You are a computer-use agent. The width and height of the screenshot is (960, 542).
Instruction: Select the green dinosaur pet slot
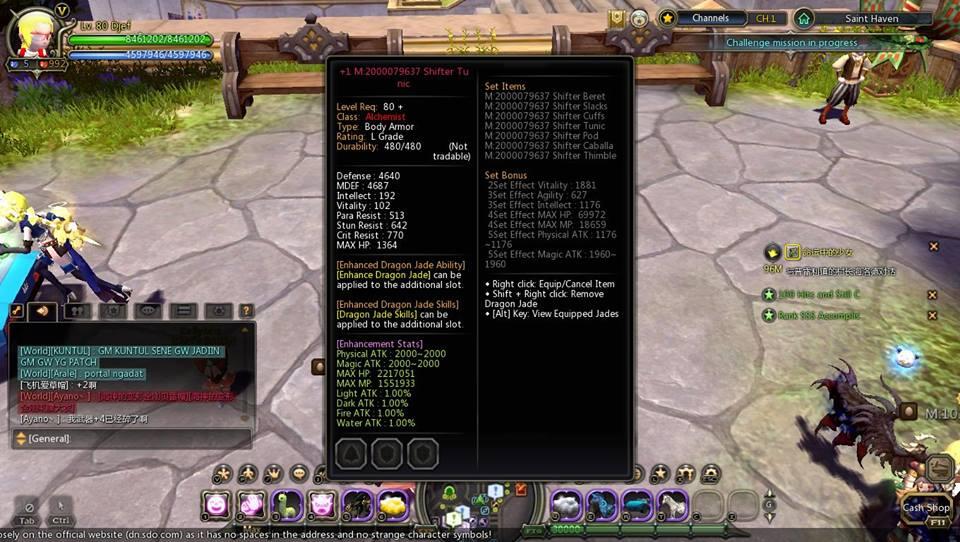[x=288, y=503]
